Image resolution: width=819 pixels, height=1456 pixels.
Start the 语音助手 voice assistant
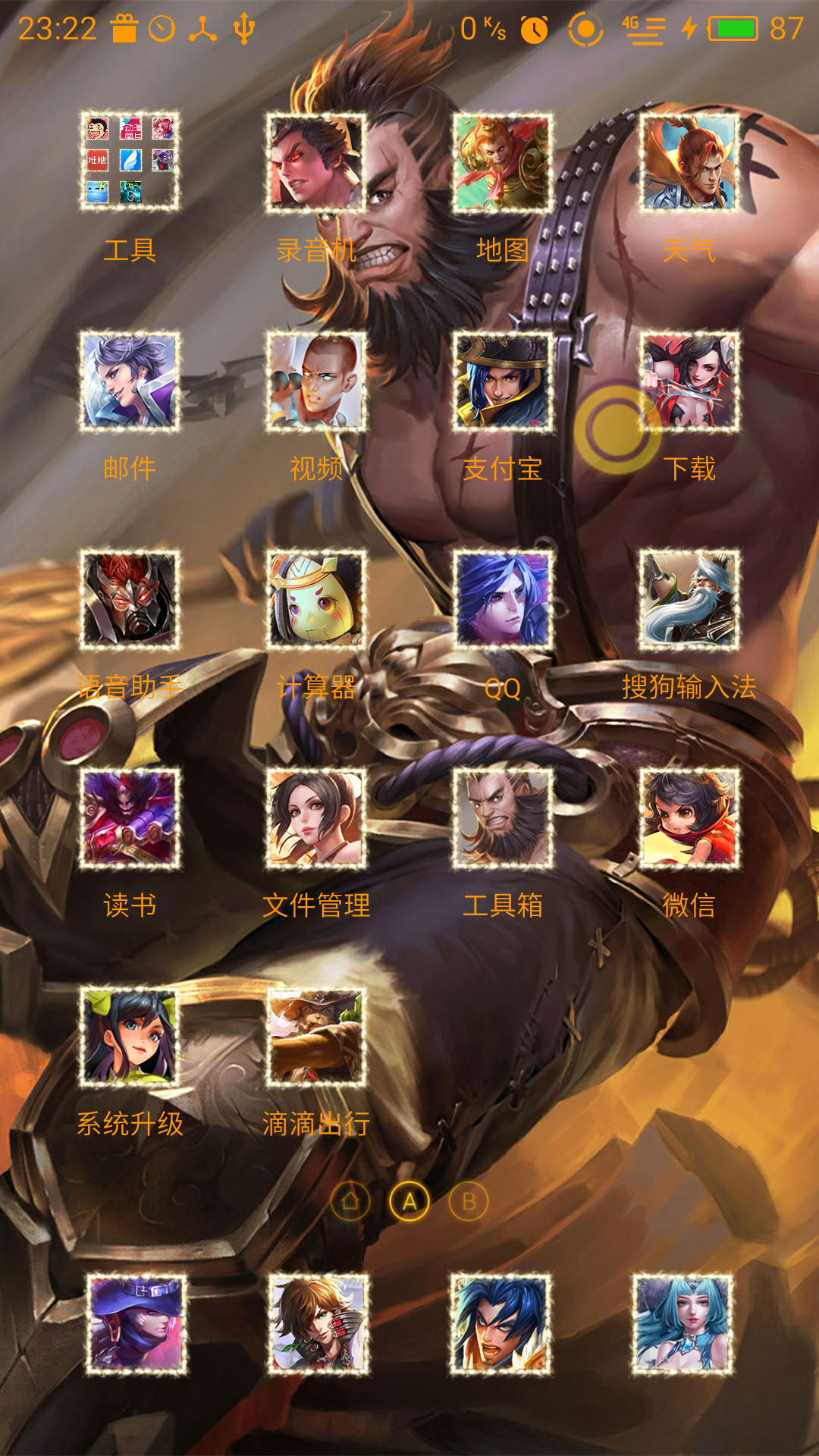(130, 599)
